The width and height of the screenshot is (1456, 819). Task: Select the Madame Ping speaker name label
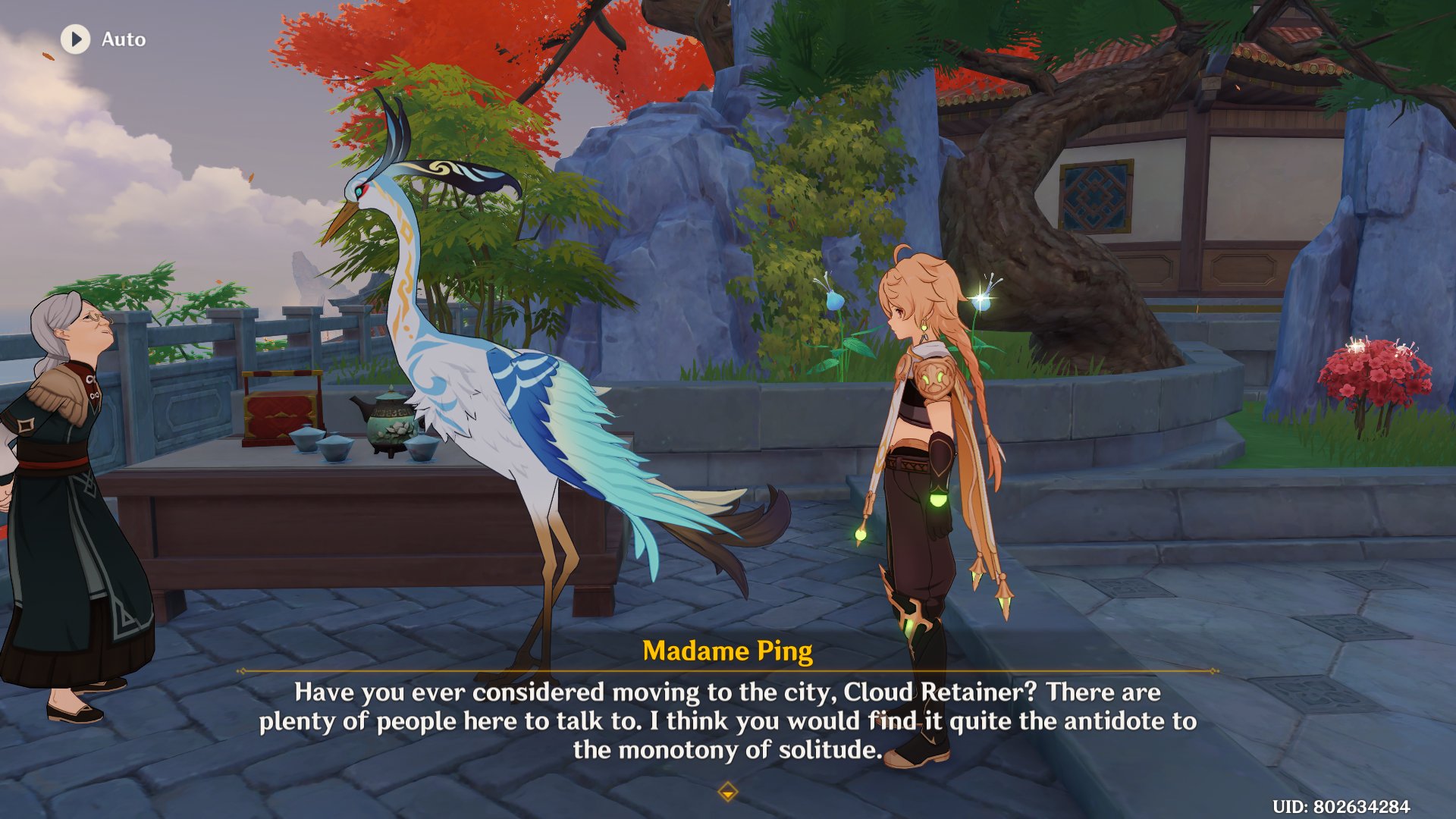[727, 651]
